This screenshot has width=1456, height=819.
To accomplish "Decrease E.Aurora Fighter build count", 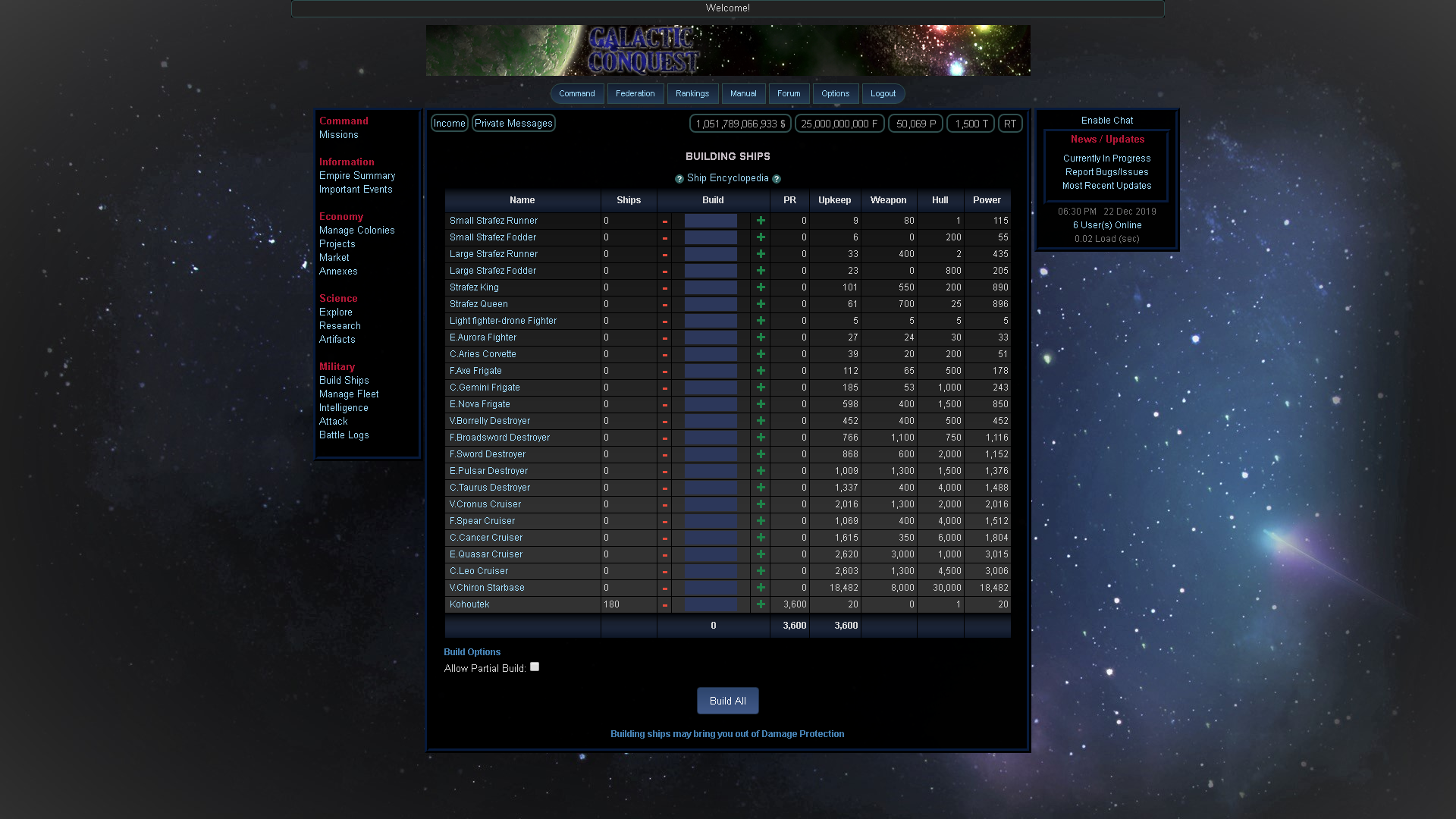I will click(665, 337).
